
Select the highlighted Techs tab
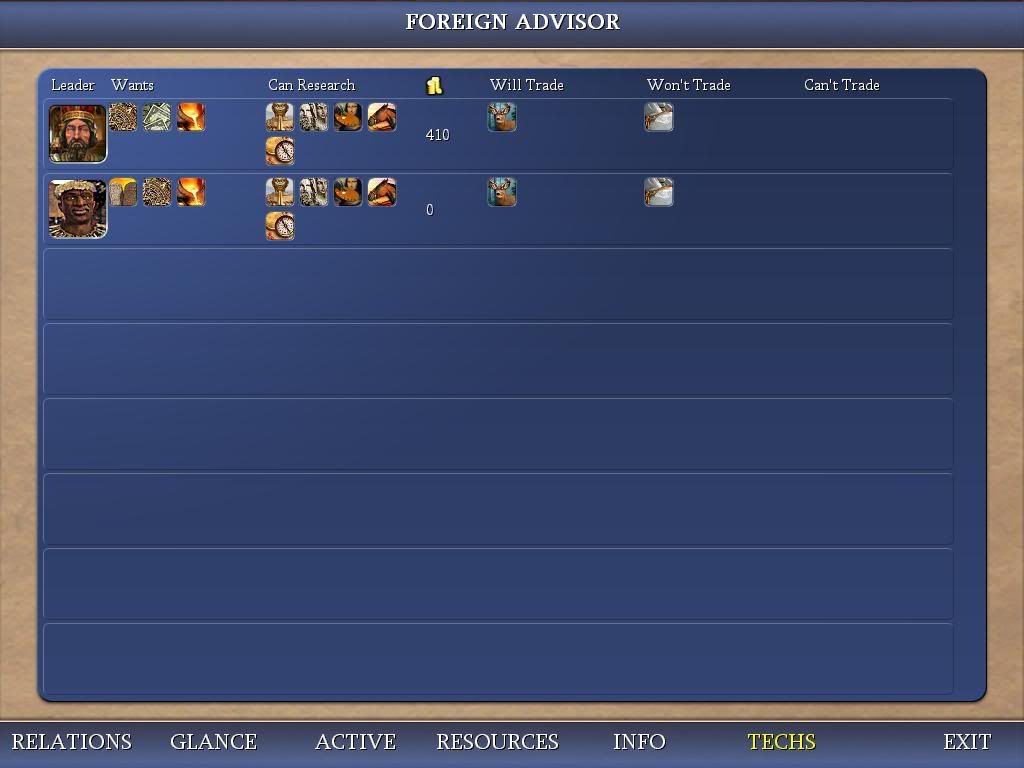click(x=781, y=742)
